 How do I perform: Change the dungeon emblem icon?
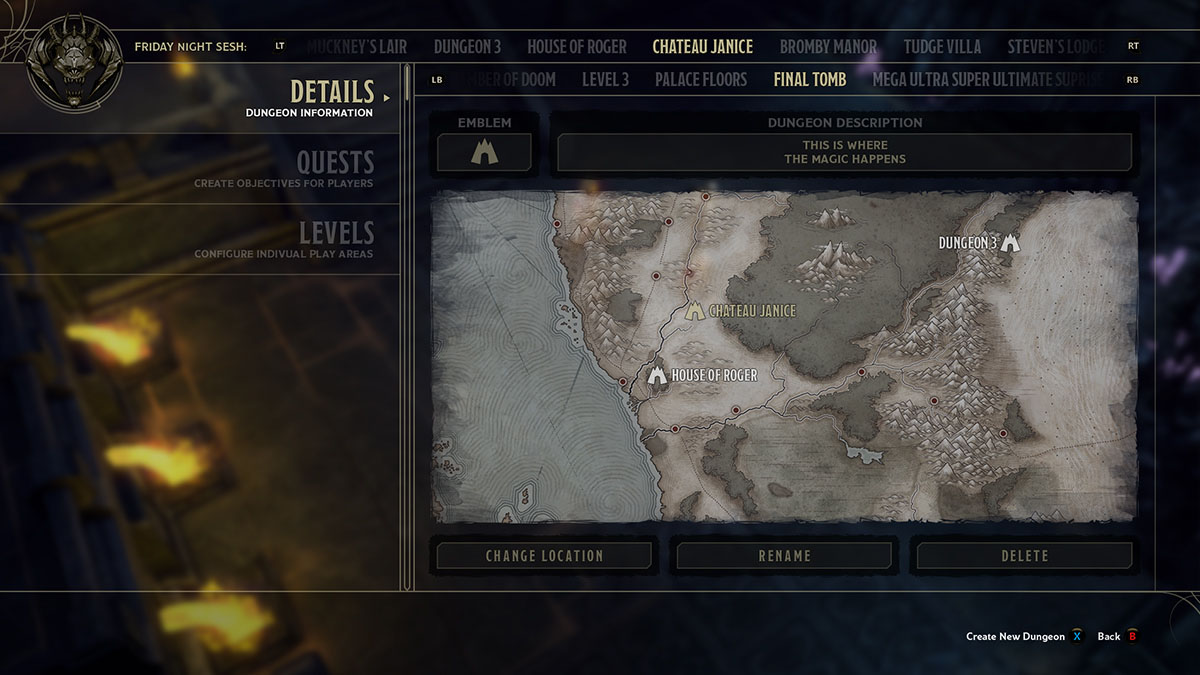[x=484, y=153]
